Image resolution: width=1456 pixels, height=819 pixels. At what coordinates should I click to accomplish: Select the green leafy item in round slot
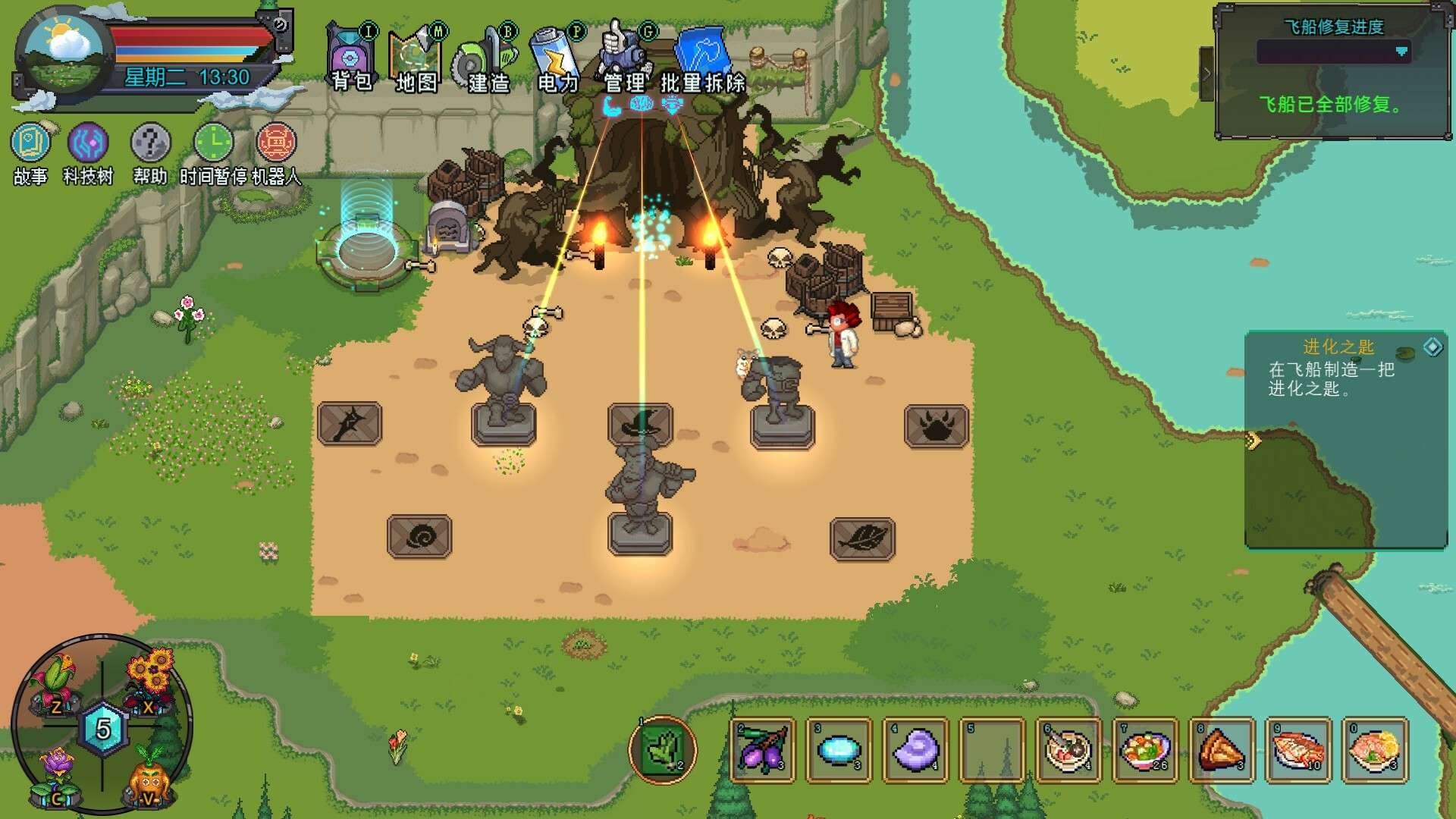point(662,749)
